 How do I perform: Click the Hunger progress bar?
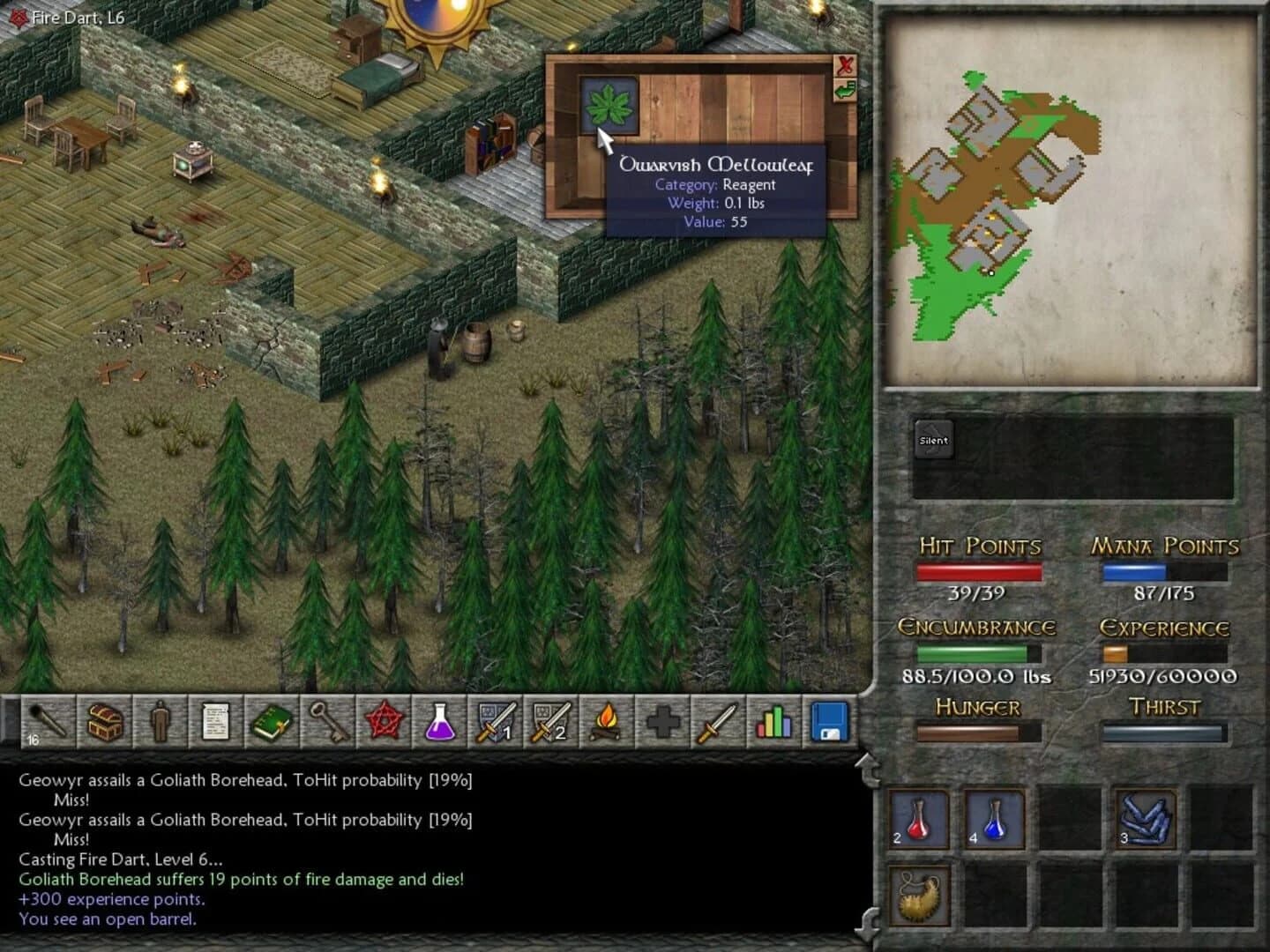pos(977,731)
